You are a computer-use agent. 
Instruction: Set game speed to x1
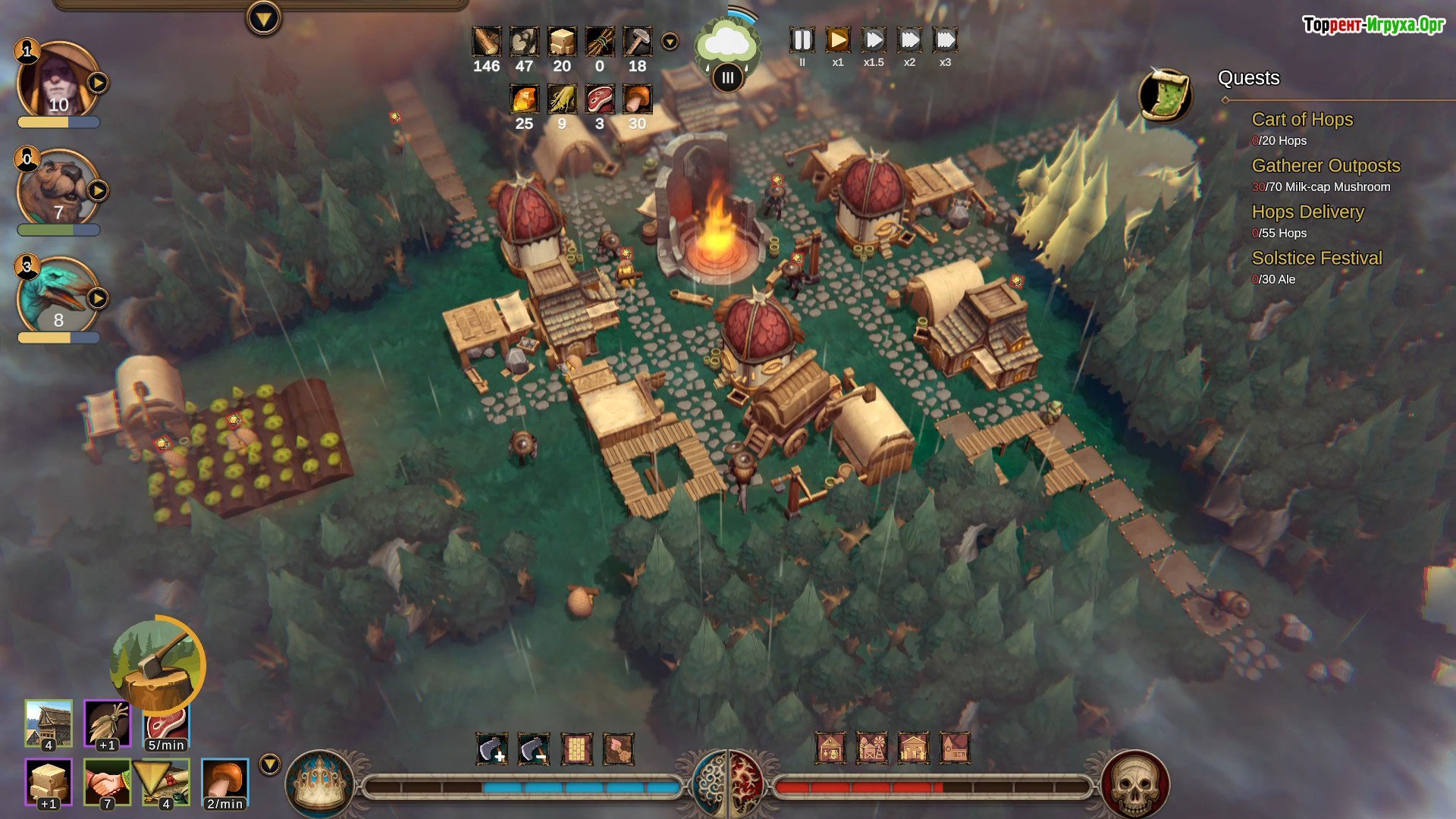(x=837, y=40)
